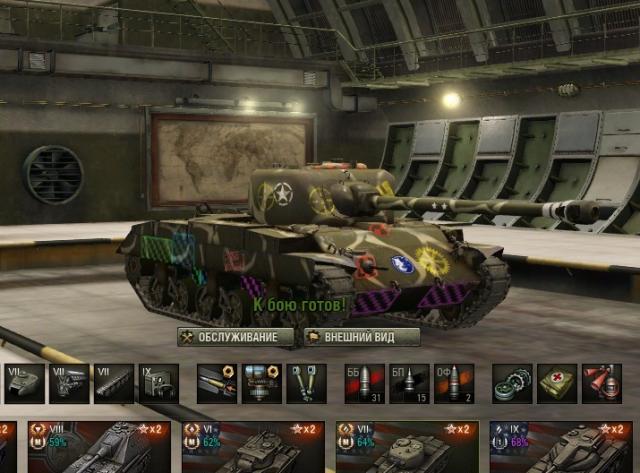
Task: Open the repair kit consumable slot
Action: (x=511, y=382)
